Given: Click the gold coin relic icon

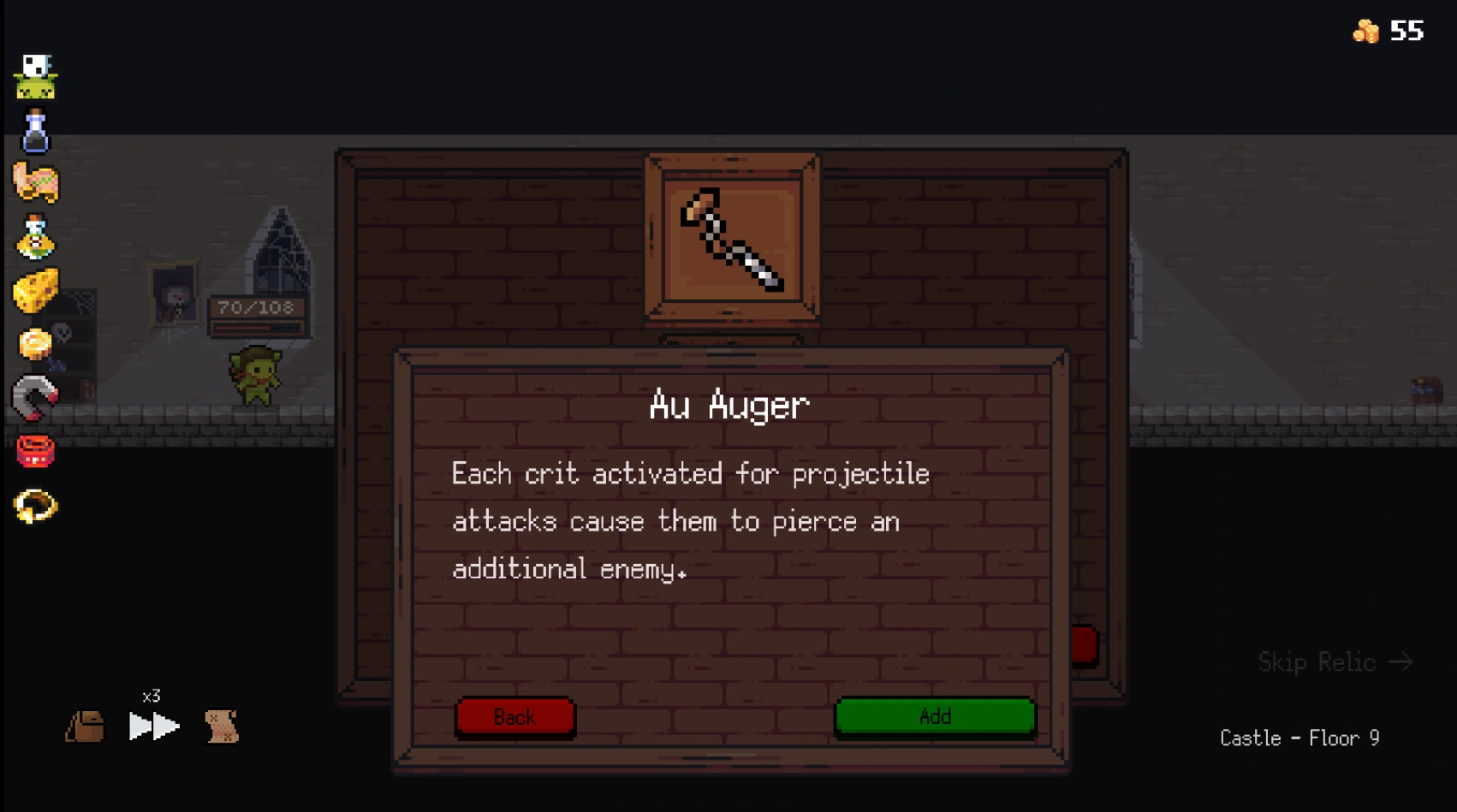Looking at the screenshot, I should [34, 342].
